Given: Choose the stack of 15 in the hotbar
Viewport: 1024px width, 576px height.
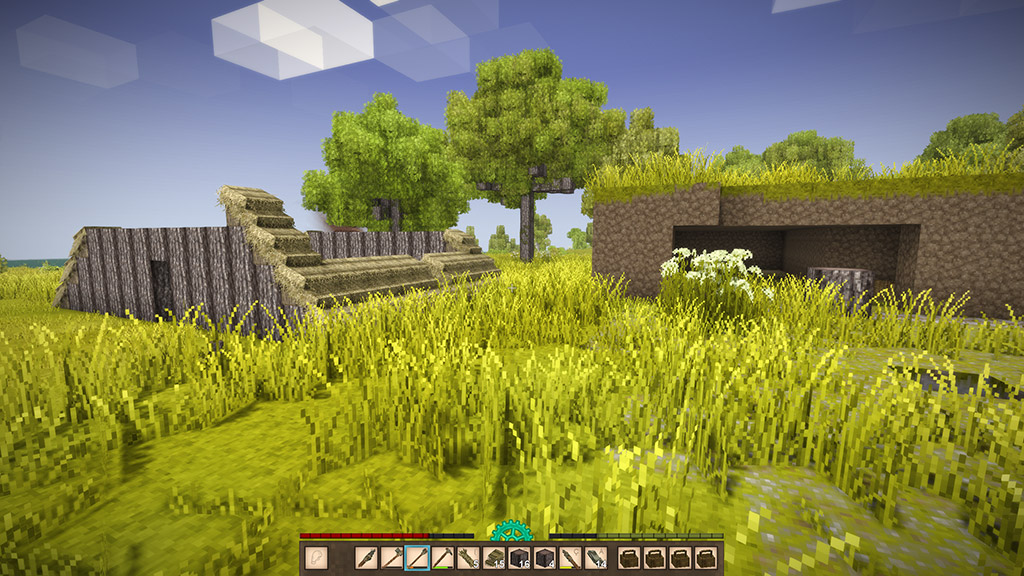Looking at the screenshot, I should (494, 558).
